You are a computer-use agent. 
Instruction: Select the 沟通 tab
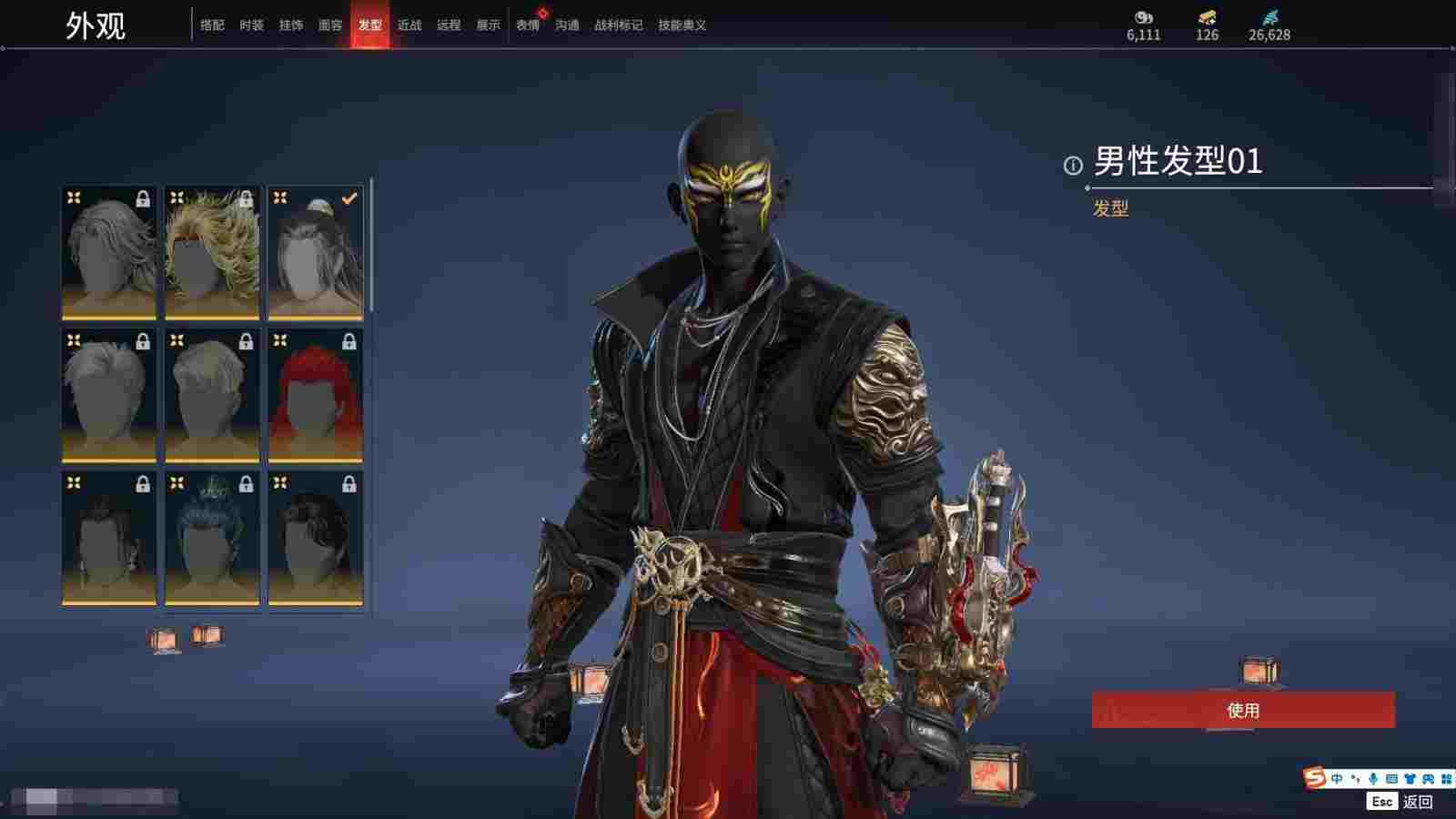point(567,25)
